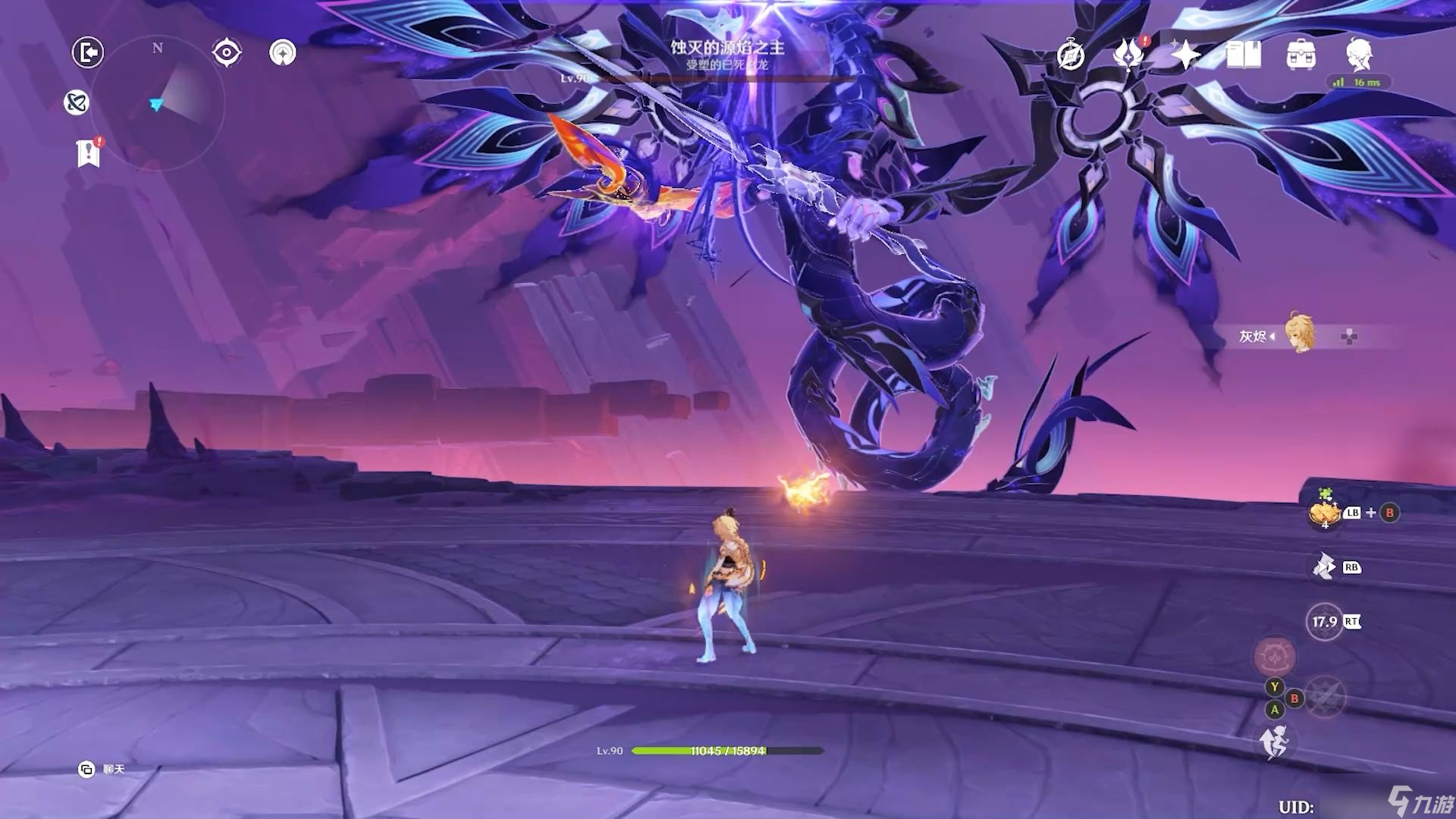Toggle the eye-shaped sight icon

pyautogui.click(x=227, y=52)
